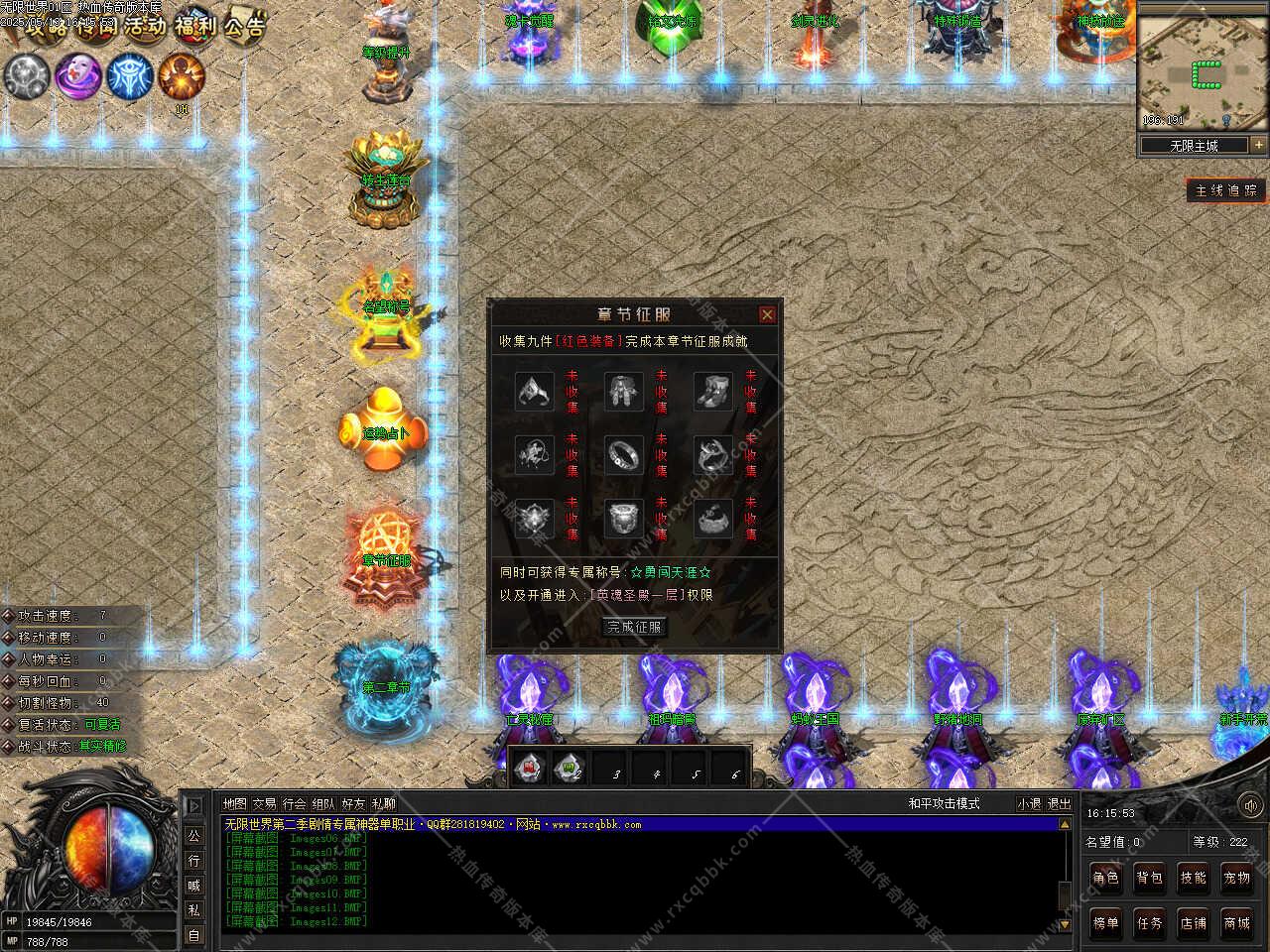Toggle the 主线追踪 quest tracker

point(1226,190)
